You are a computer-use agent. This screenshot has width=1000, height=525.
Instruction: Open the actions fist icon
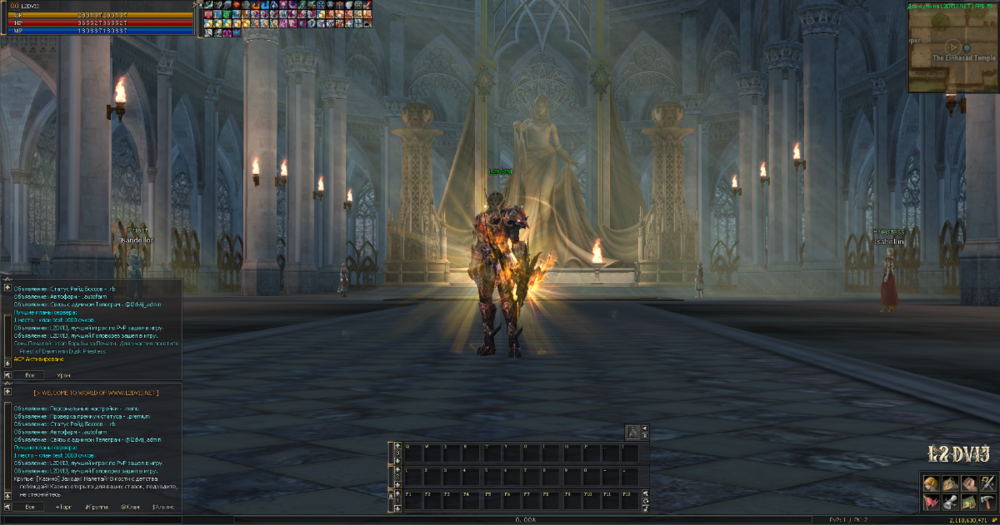968,484
